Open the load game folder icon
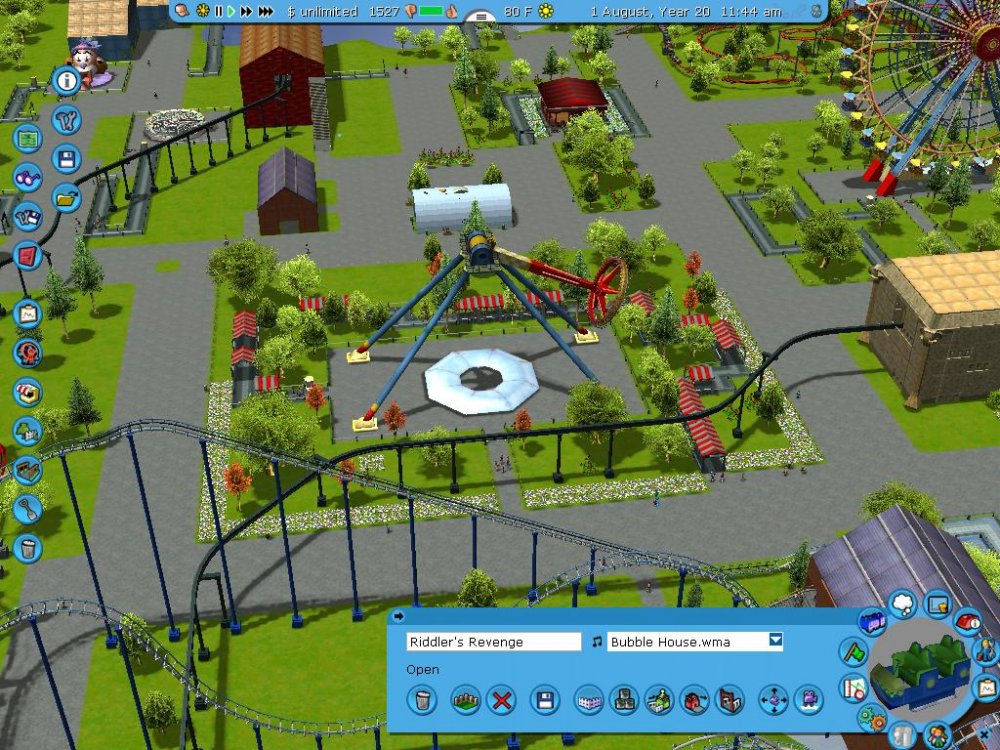This screenshot has height=750, width=1000. [x=67, y=197]
